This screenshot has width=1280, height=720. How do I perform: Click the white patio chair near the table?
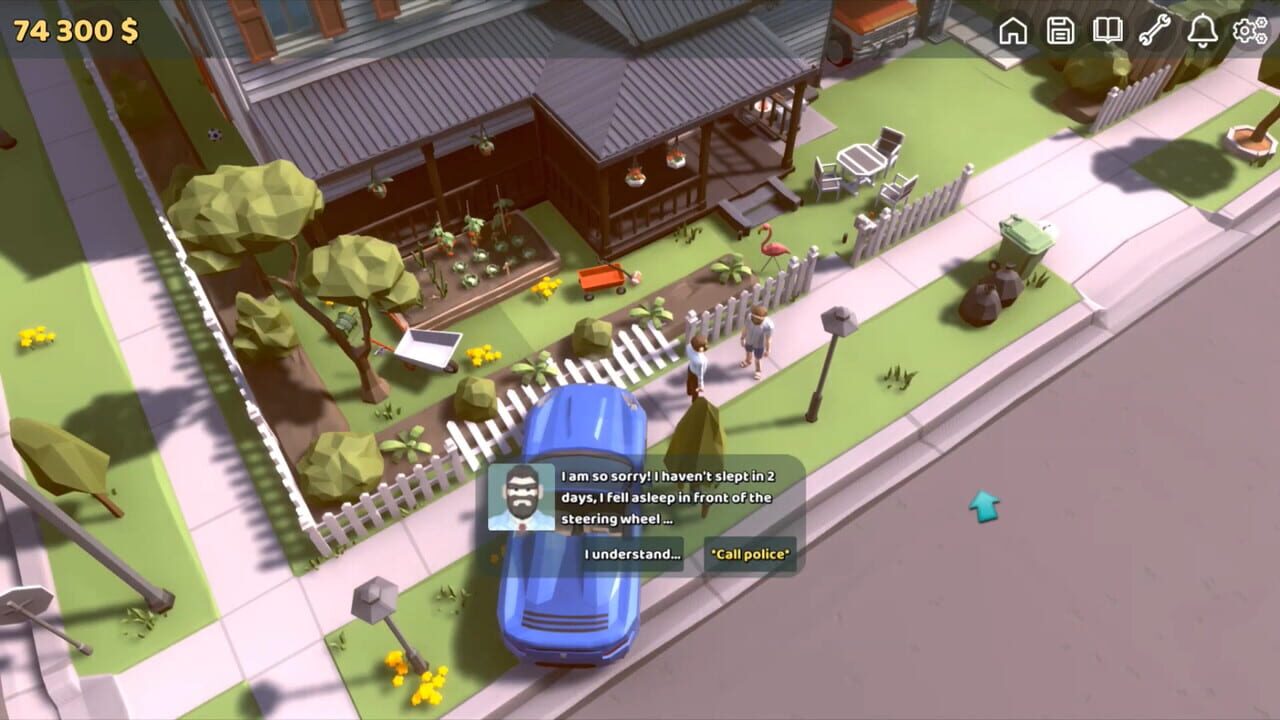click(x=827, y=180)
